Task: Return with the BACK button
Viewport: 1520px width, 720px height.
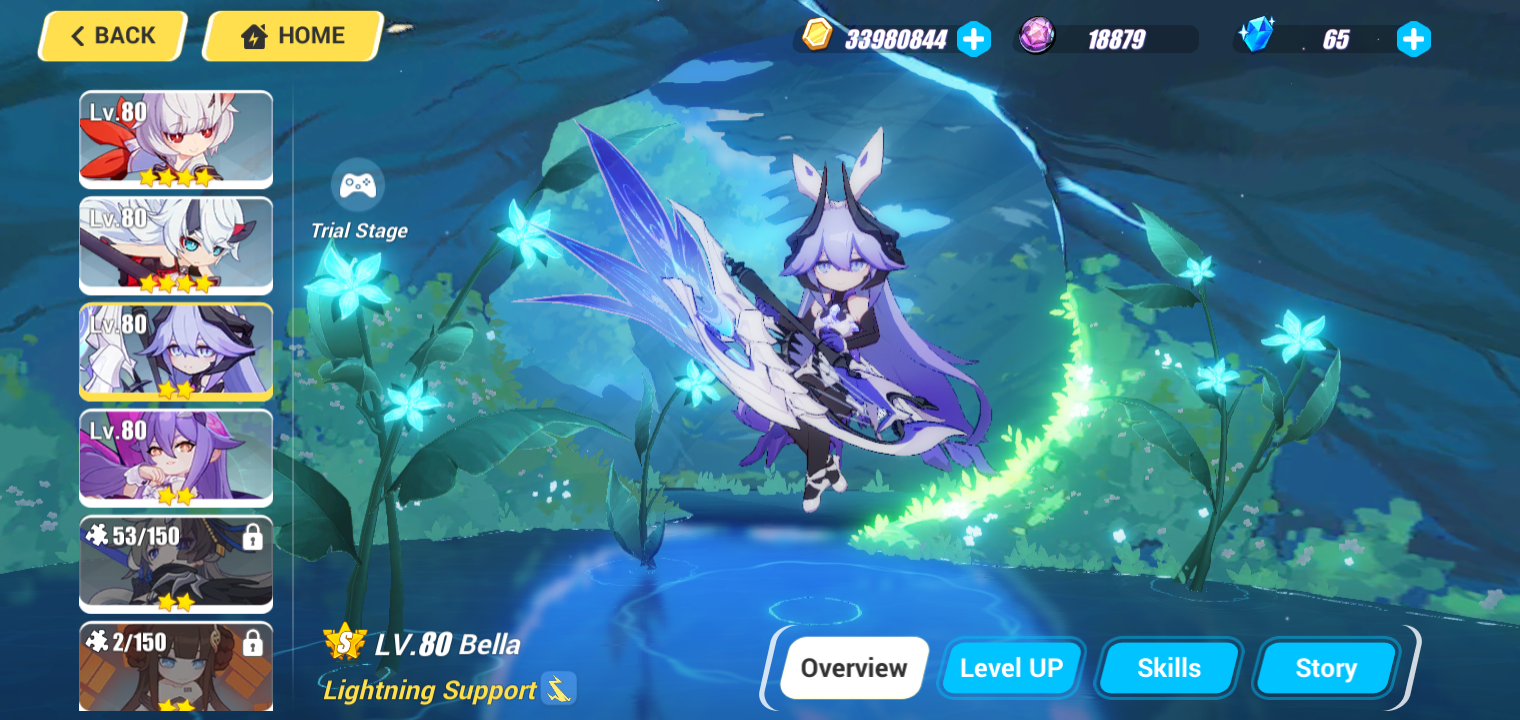Action: pos(110,35)
